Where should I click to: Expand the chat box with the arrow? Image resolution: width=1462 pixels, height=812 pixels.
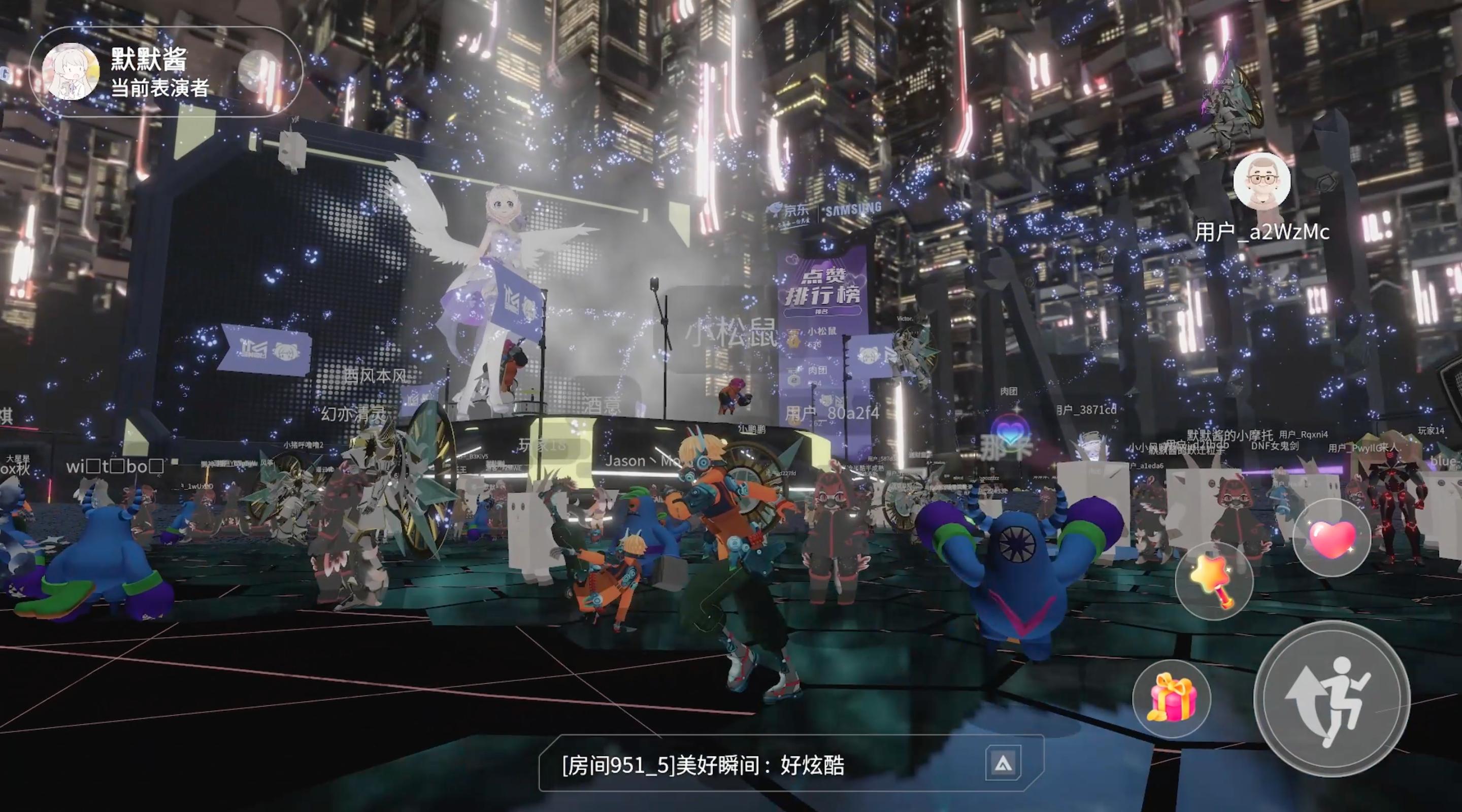coord(1003,763)
